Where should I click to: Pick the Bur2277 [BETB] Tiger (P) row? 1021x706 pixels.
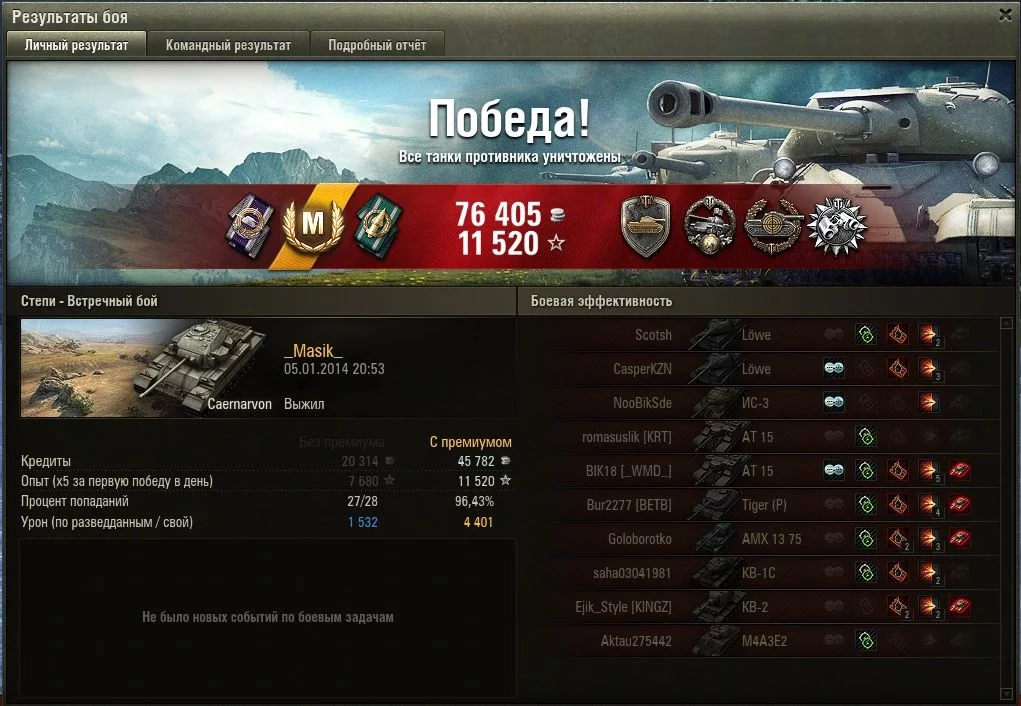pos(760,505)
